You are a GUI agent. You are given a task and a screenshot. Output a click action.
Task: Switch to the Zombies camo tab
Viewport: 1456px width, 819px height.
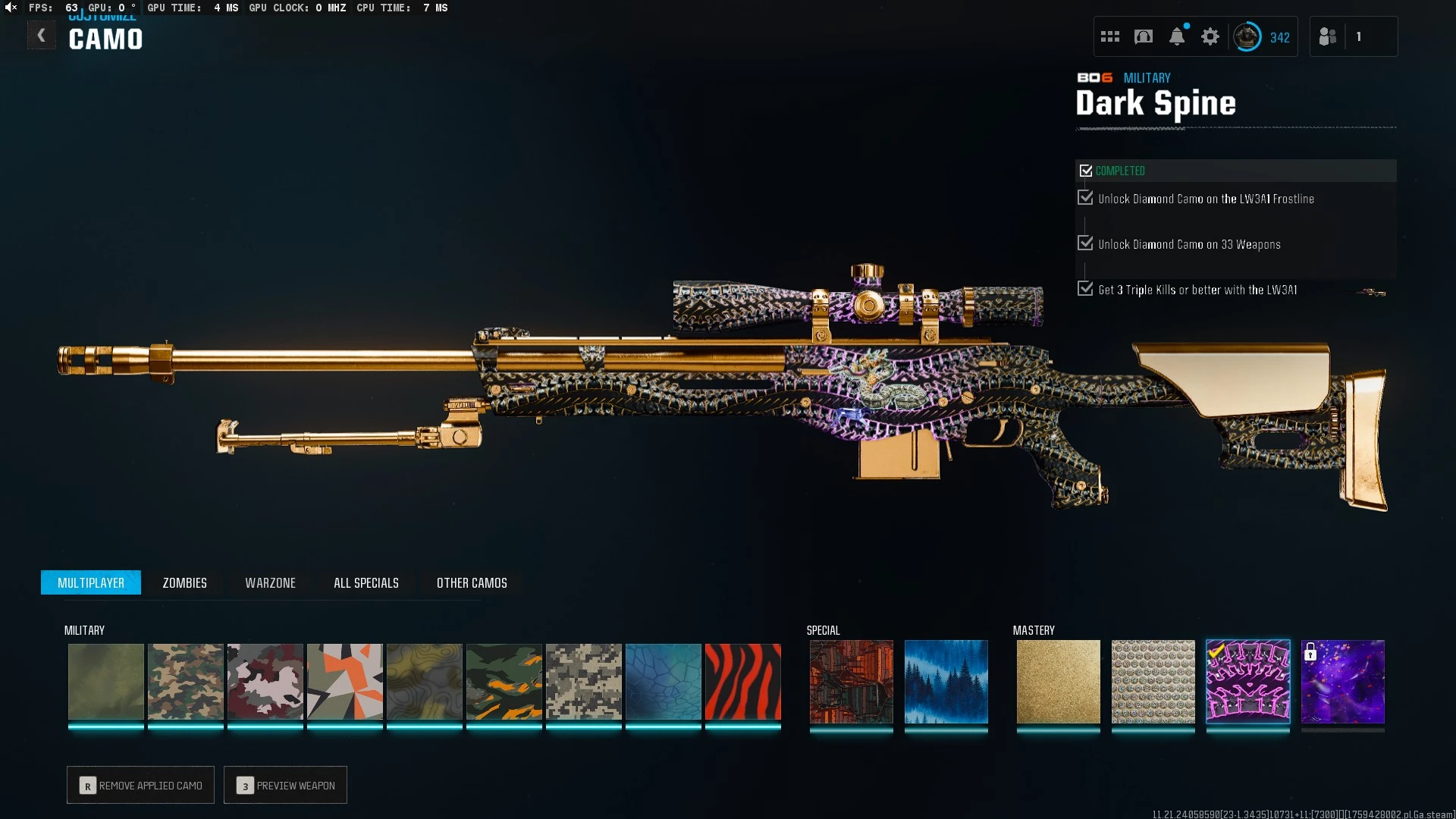(184, 582)
